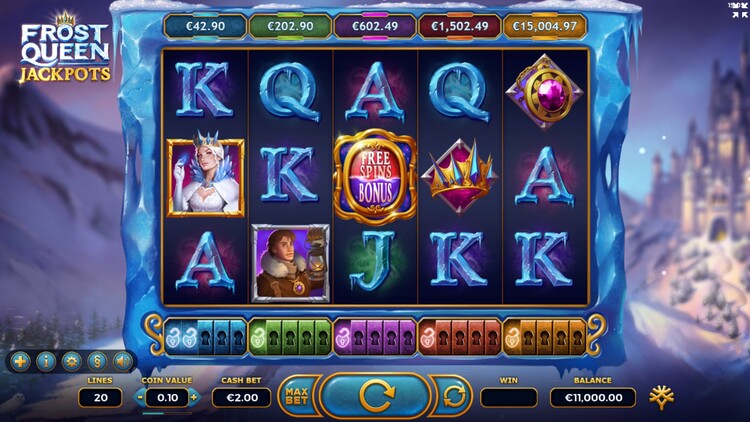The width and height of the screenshot is (750, 422).
Task: Open game rules via the § icon
Action: [x=97, y=361]
